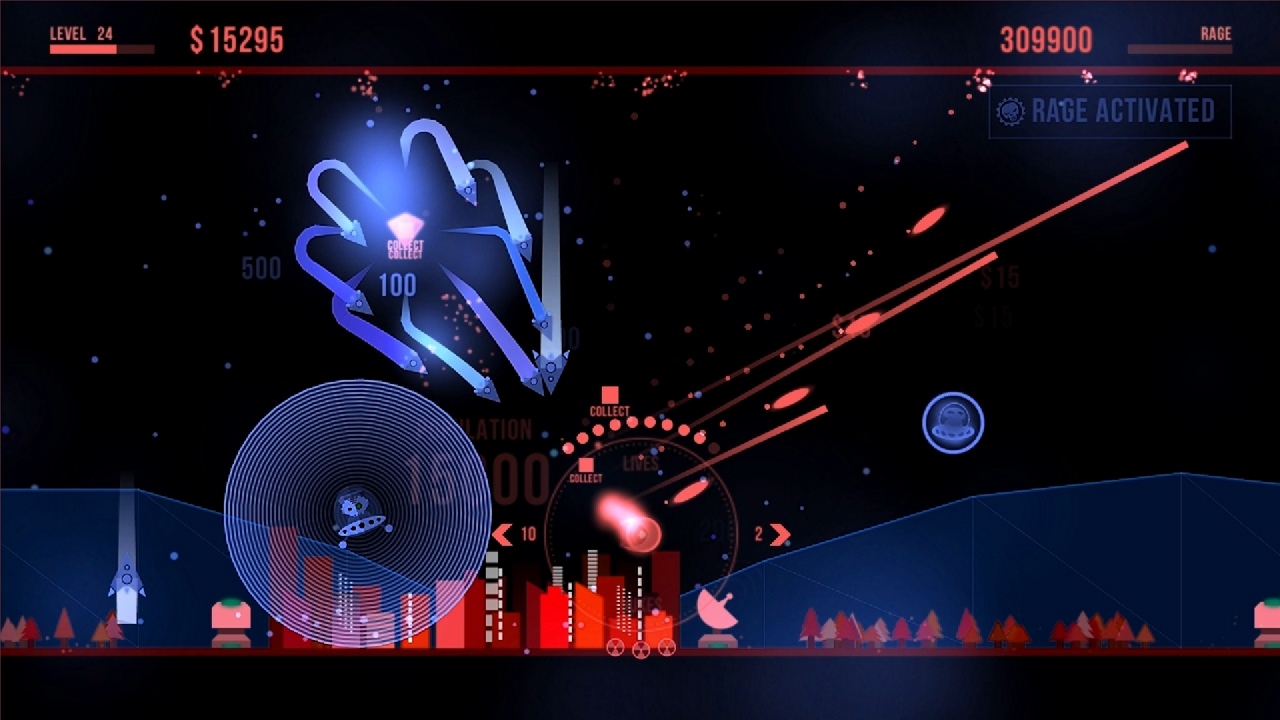Screen dimensions: 1280x720
Task: Collect the pink diamond worth 100
Action: point(408,226)
